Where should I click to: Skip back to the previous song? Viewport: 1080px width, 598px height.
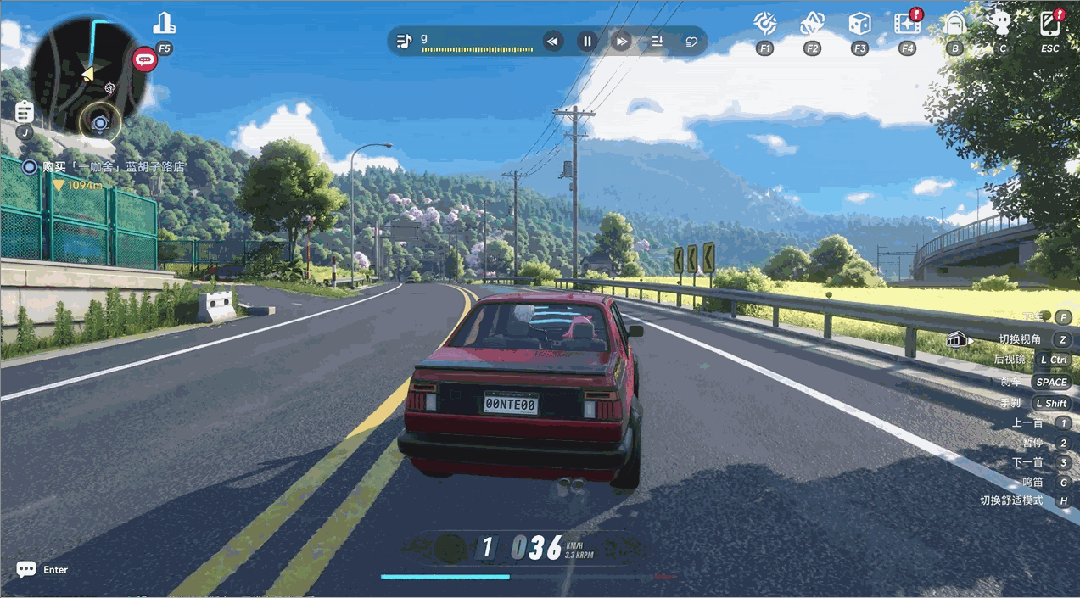point(552,41)
